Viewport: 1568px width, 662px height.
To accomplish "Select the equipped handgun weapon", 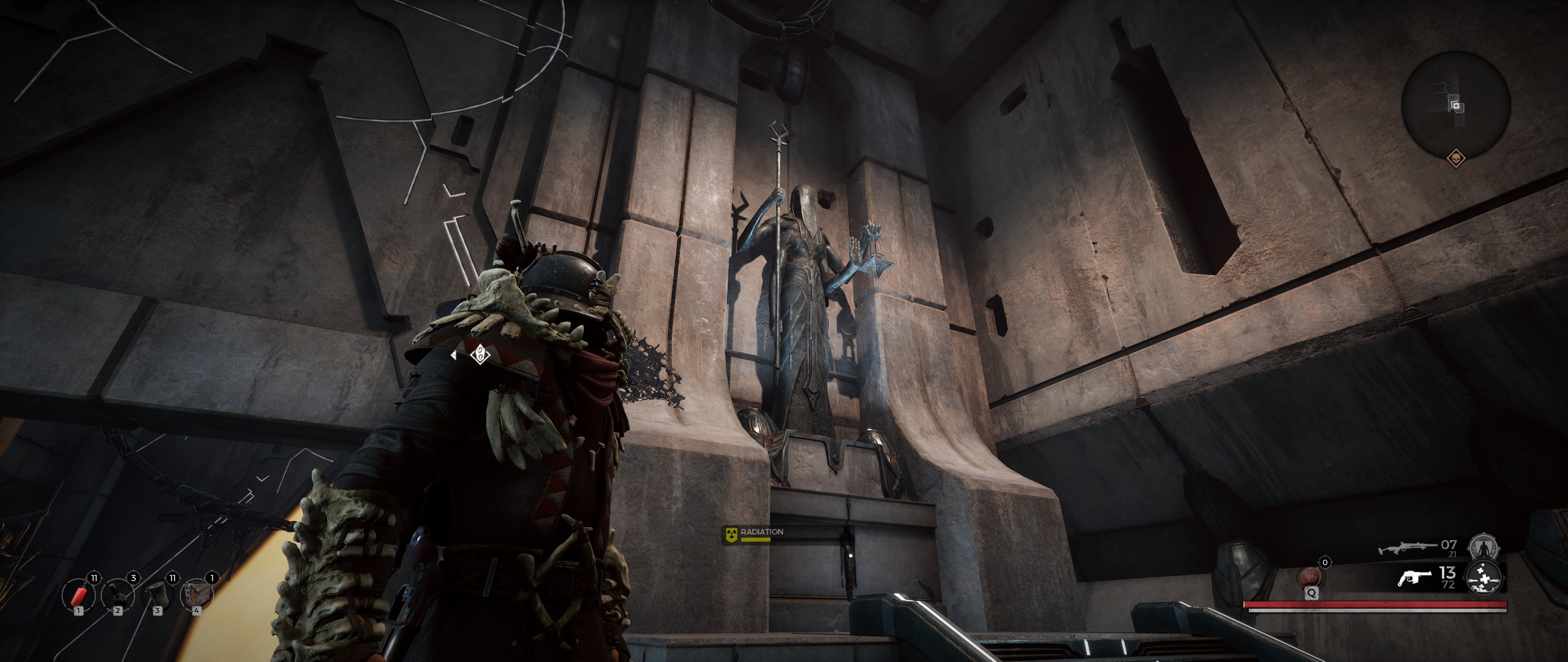I will click(x=1414, y=579).
